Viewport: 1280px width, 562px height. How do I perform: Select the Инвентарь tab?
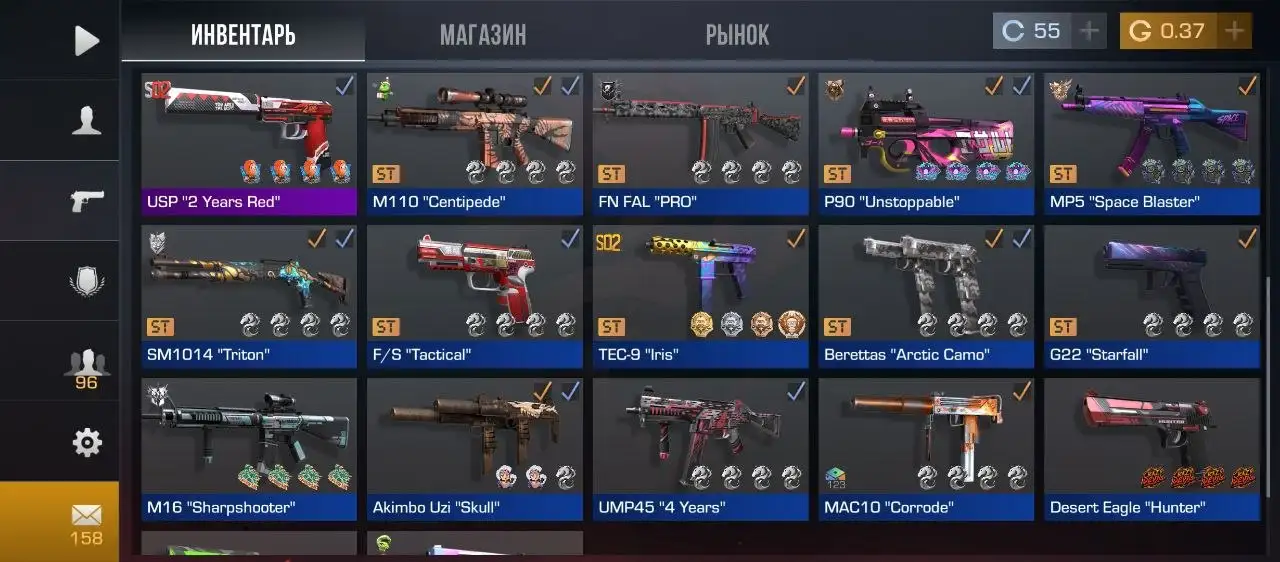click(243, 35)
